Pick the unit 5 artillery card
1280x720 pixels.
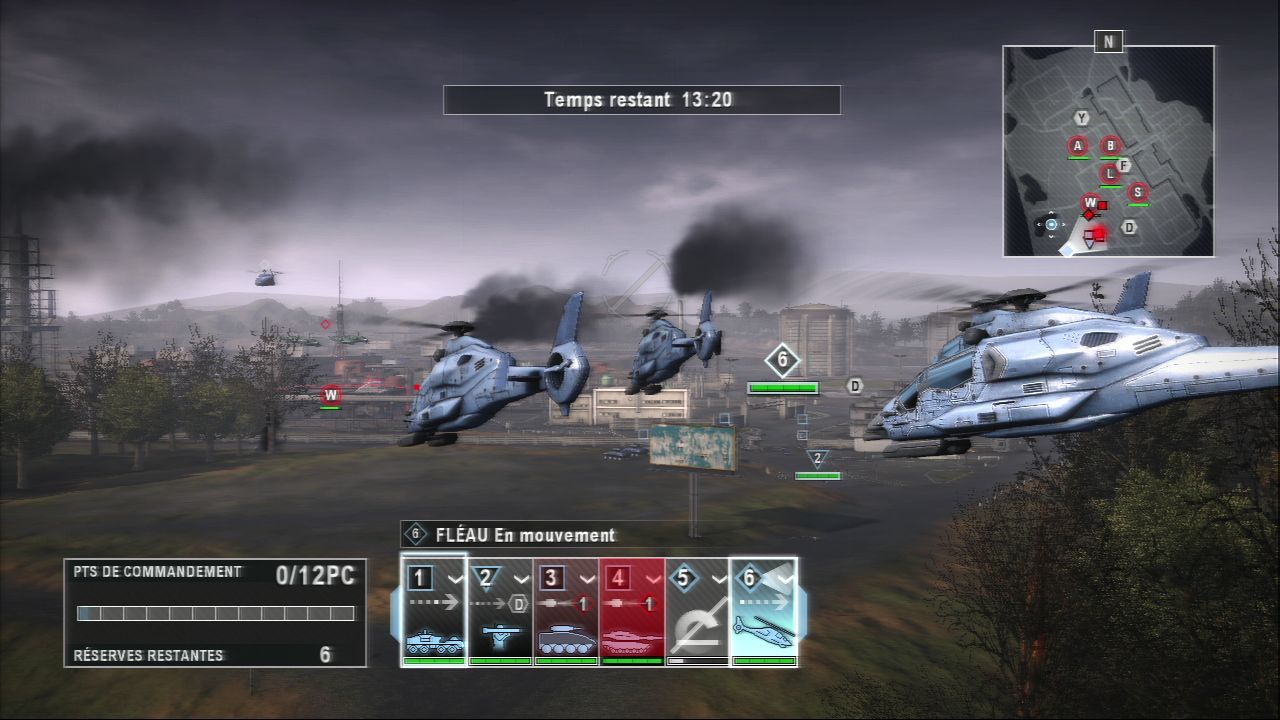pos(698,610)
